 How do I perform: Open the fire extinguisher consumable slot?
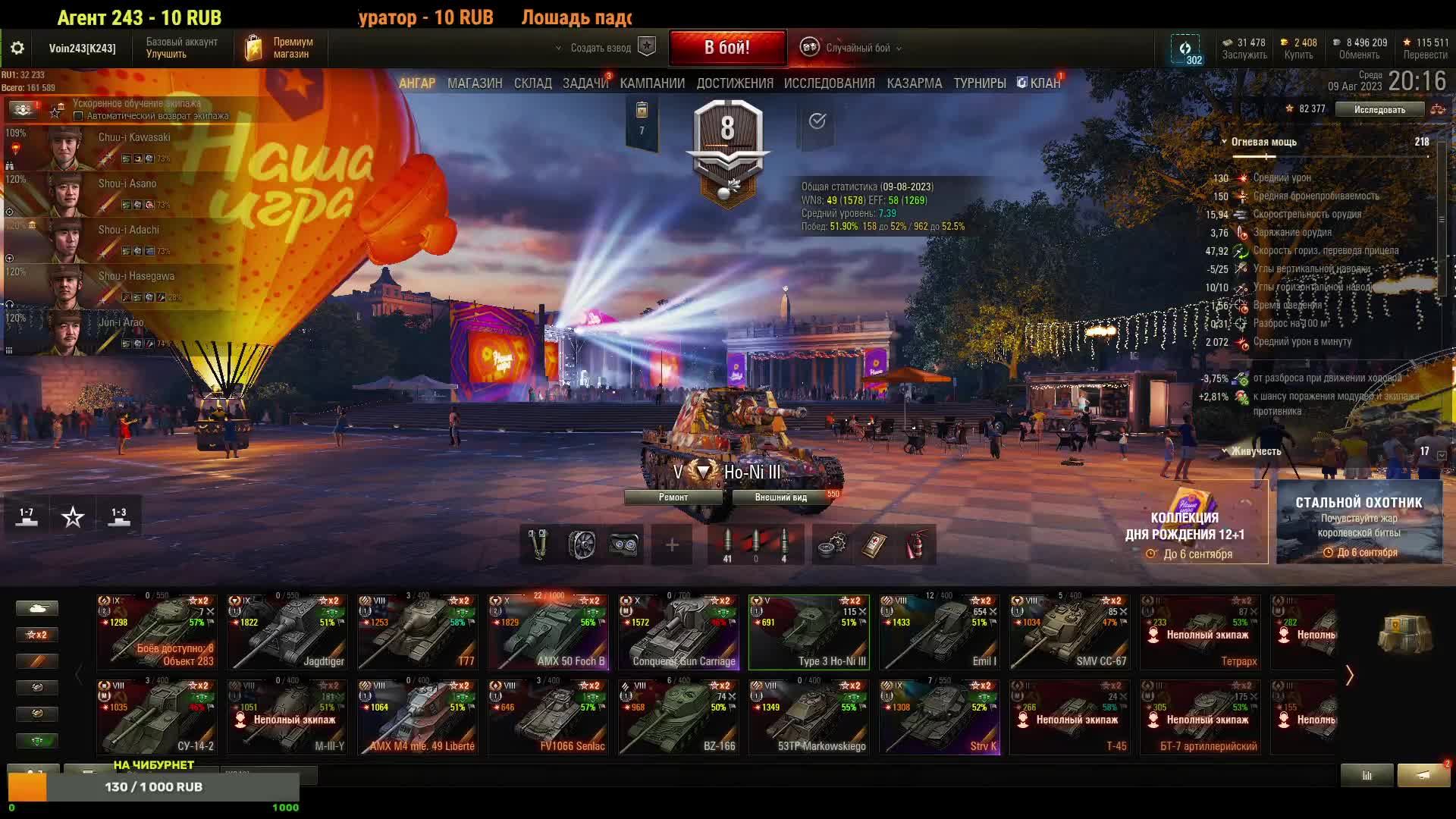click(916, 544)
